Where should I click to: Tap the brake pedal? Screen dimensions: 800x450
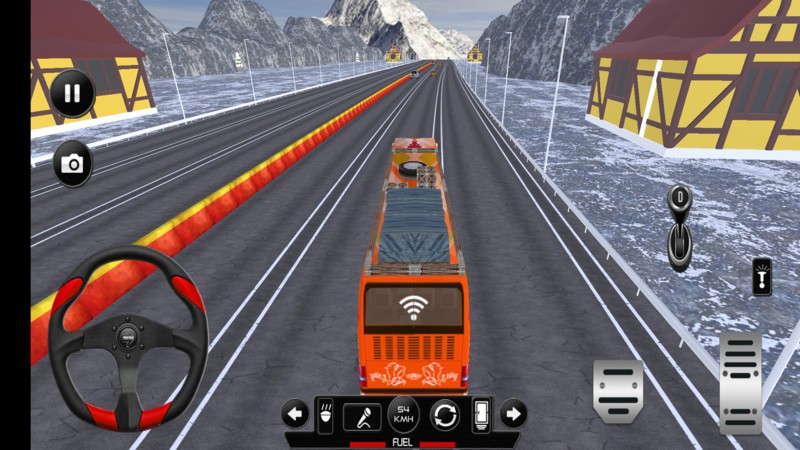pos(617,388)
